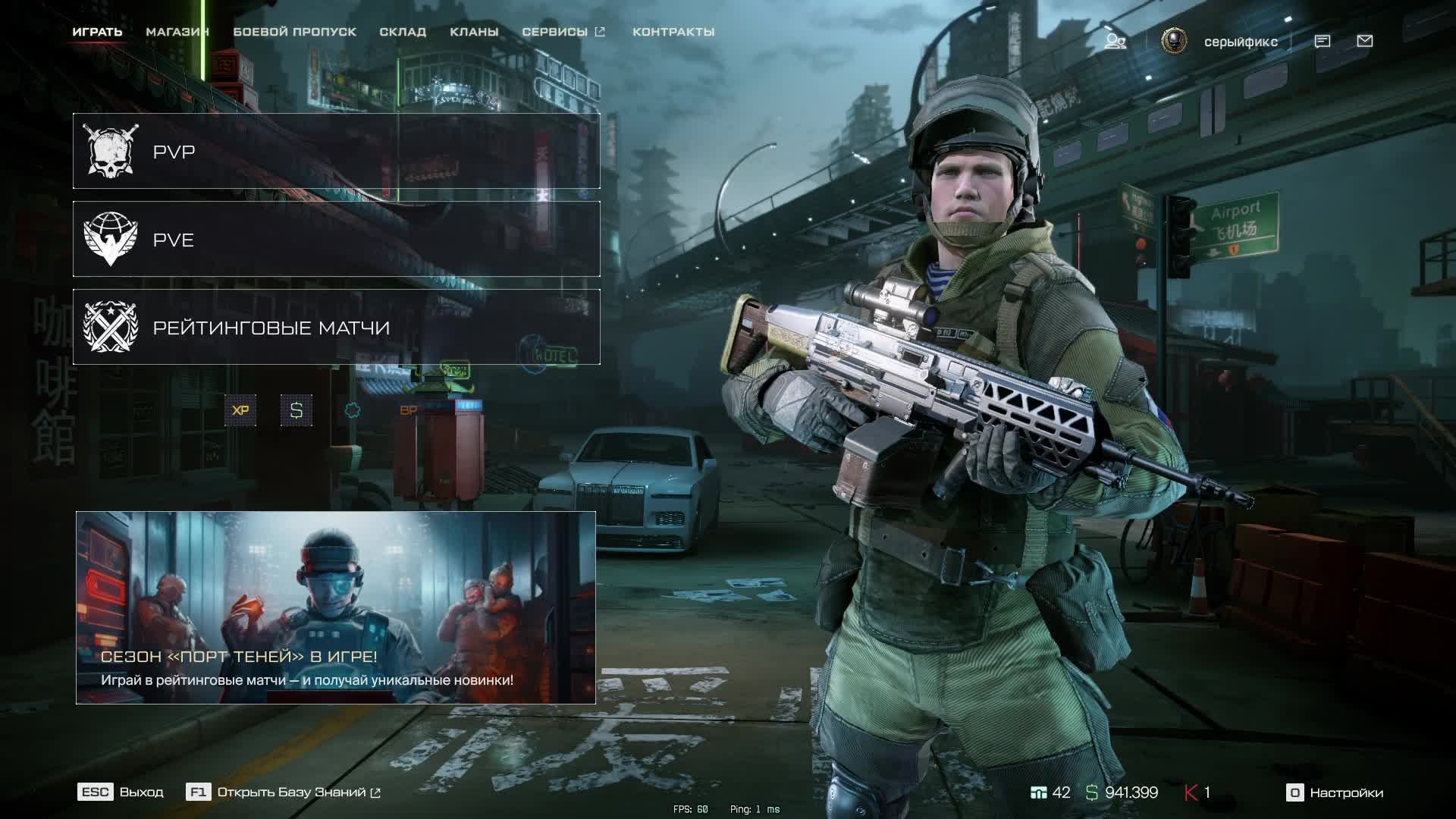The width and height of the screenshot is (1456, 819).
Task: Click the XP booster icon
Action: (240, 410)
